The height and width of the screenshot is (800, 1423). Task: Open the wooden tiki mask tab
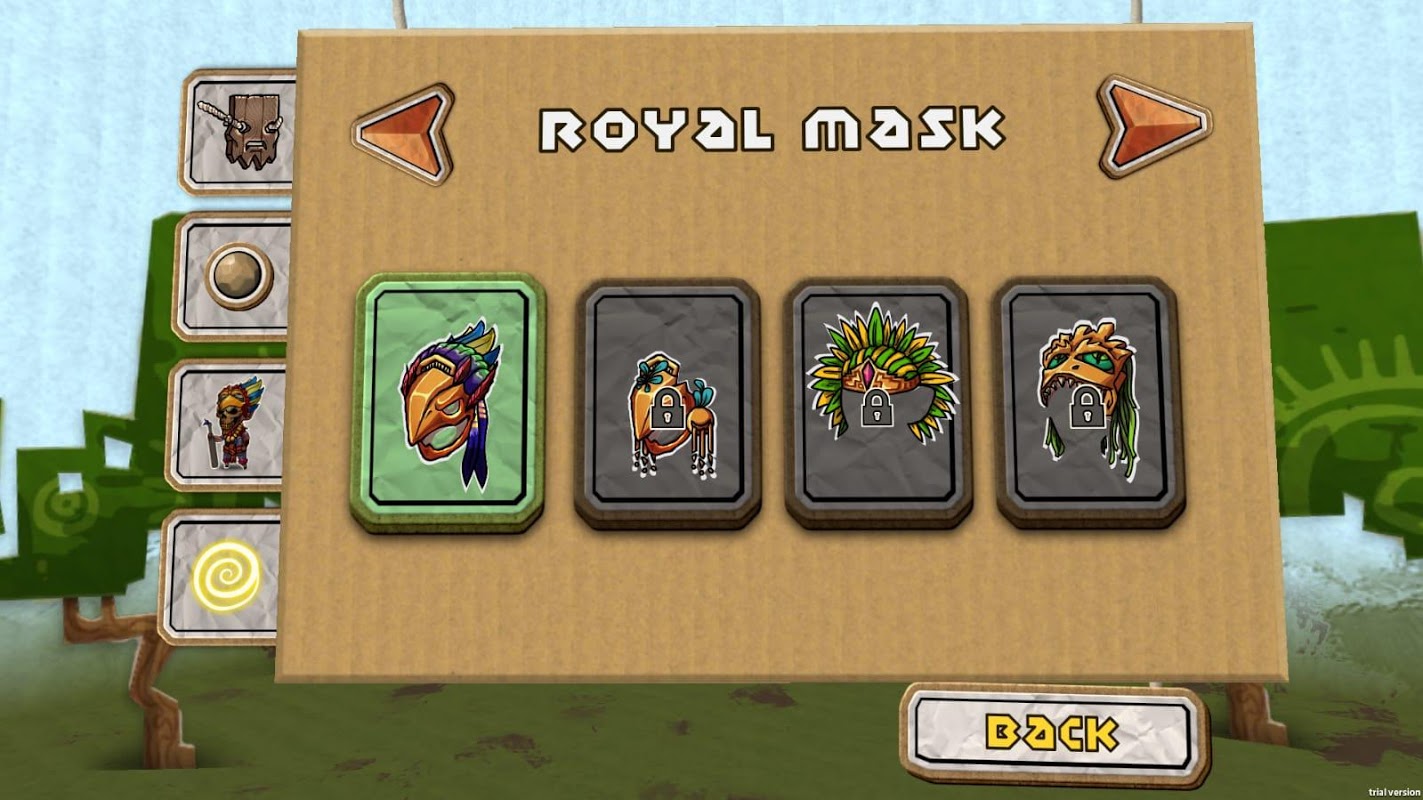[x=241, y=130]
